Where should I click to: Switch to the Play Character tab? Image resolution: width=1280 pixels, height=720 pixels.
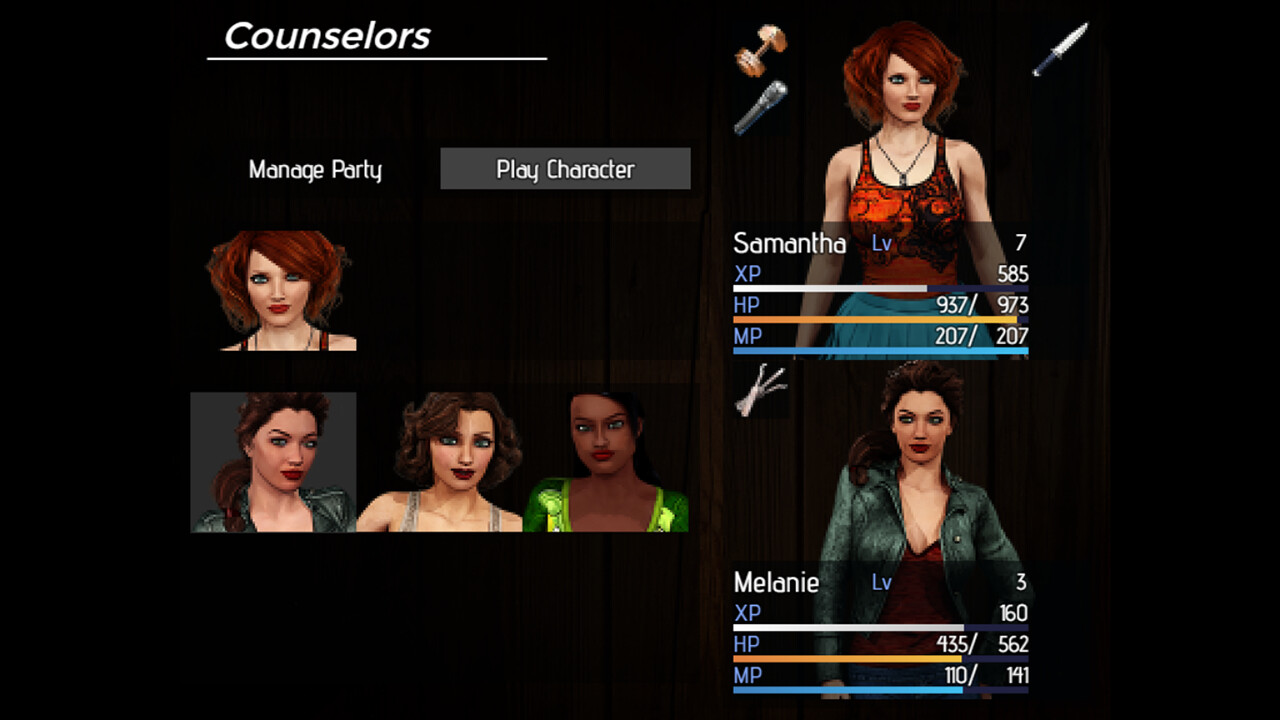coord(565,169)
